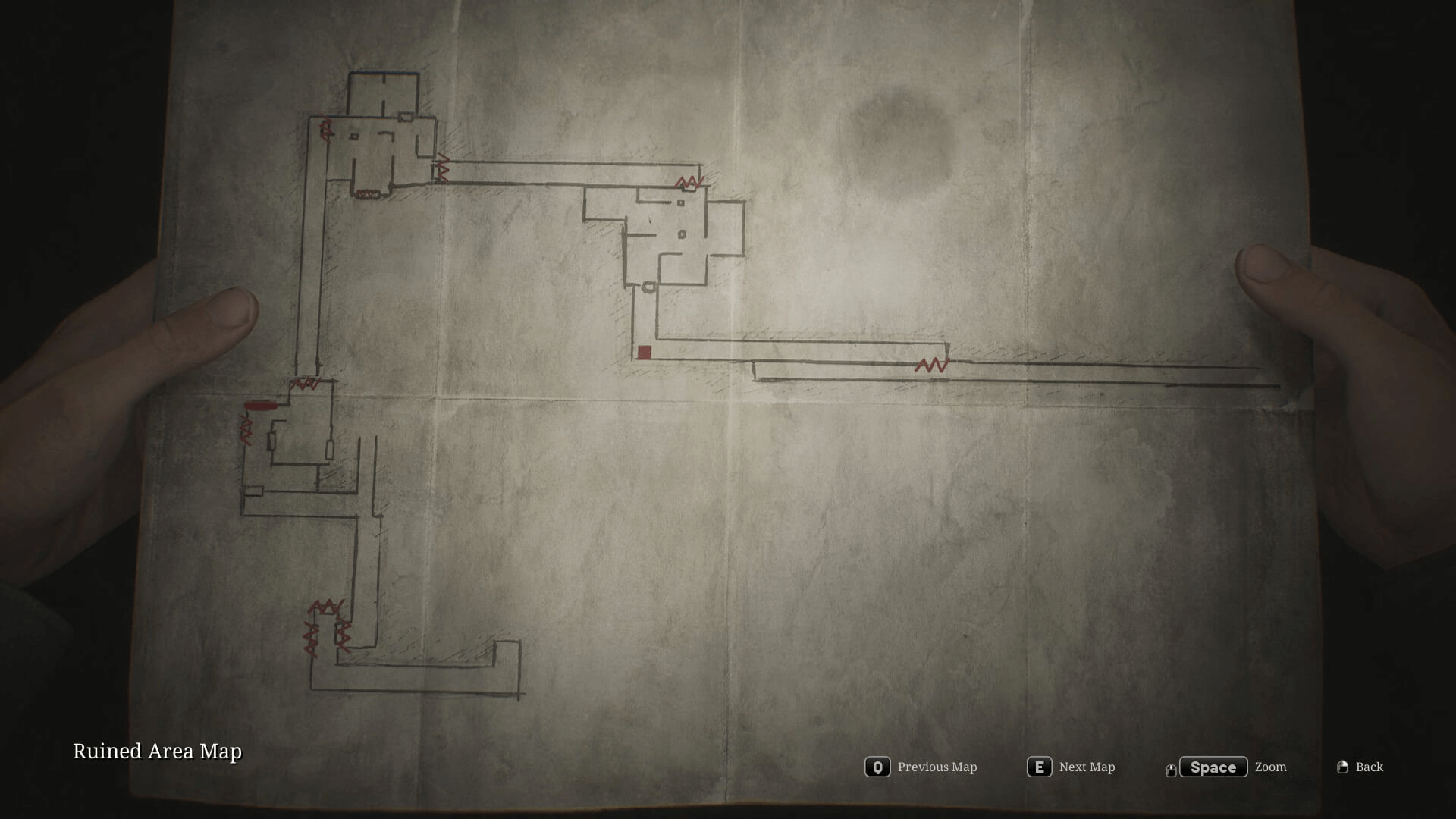Click the solid red square map marker
Viewport: 1456px width, 819px height.
point(645,352)
